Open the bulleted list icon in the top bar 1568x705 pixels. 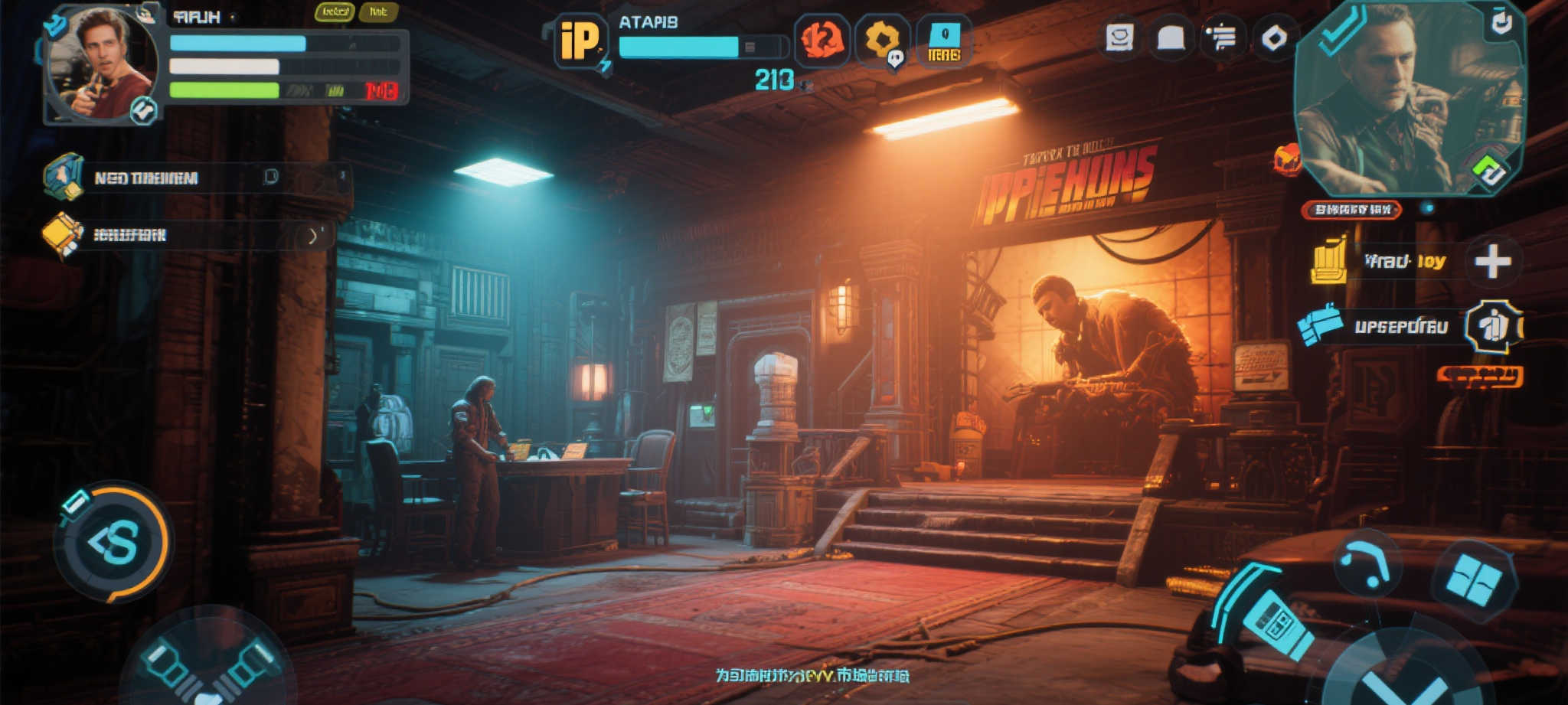pyautogui.click(x=1222, y=38)
